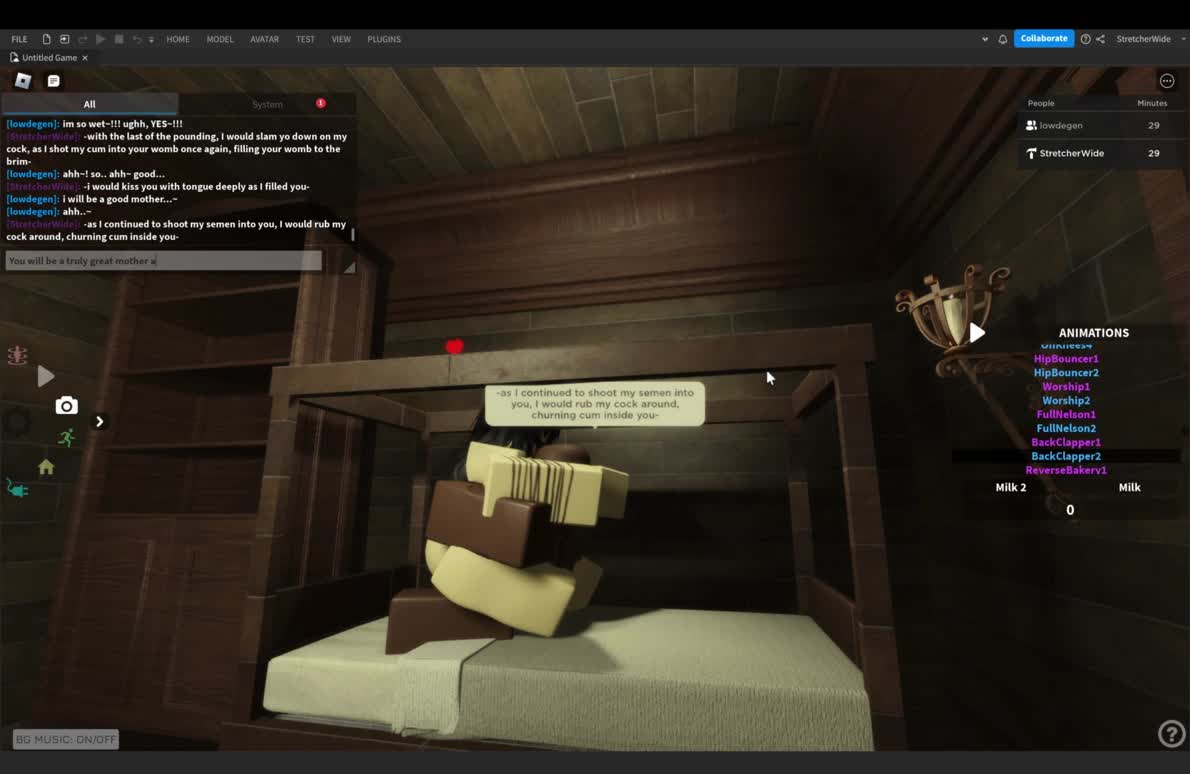
Task: Open the three-dots options menu
Action: (x=1167, y=81)
